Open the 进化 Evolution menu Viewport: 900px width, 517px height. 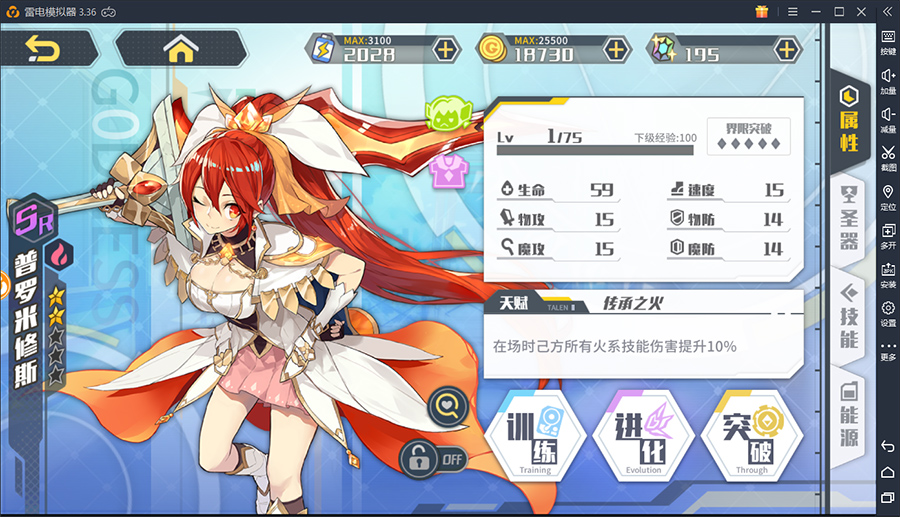tap(643, 437)
